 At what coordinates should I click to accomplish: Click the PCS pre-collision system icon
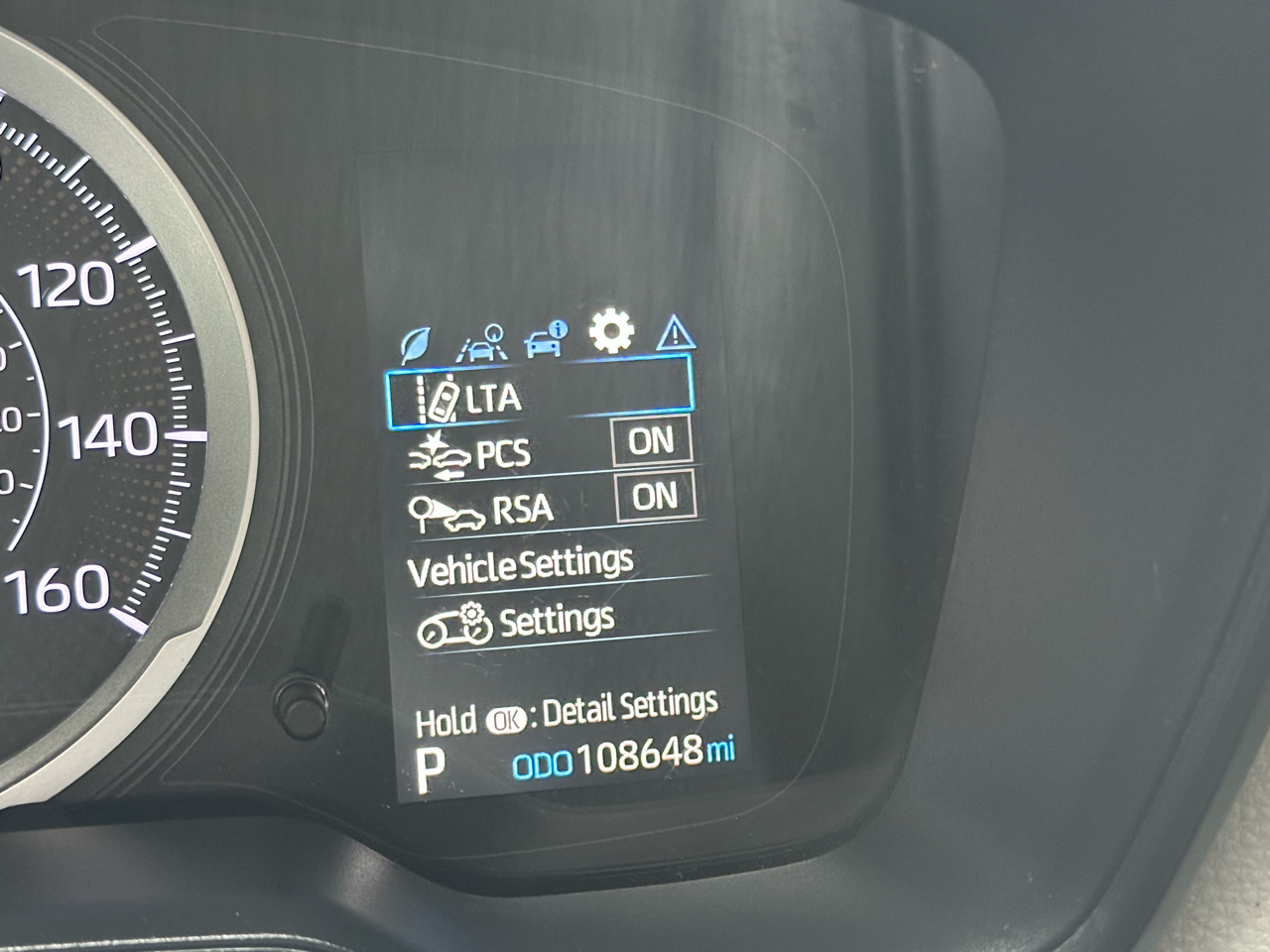[442, 454]
